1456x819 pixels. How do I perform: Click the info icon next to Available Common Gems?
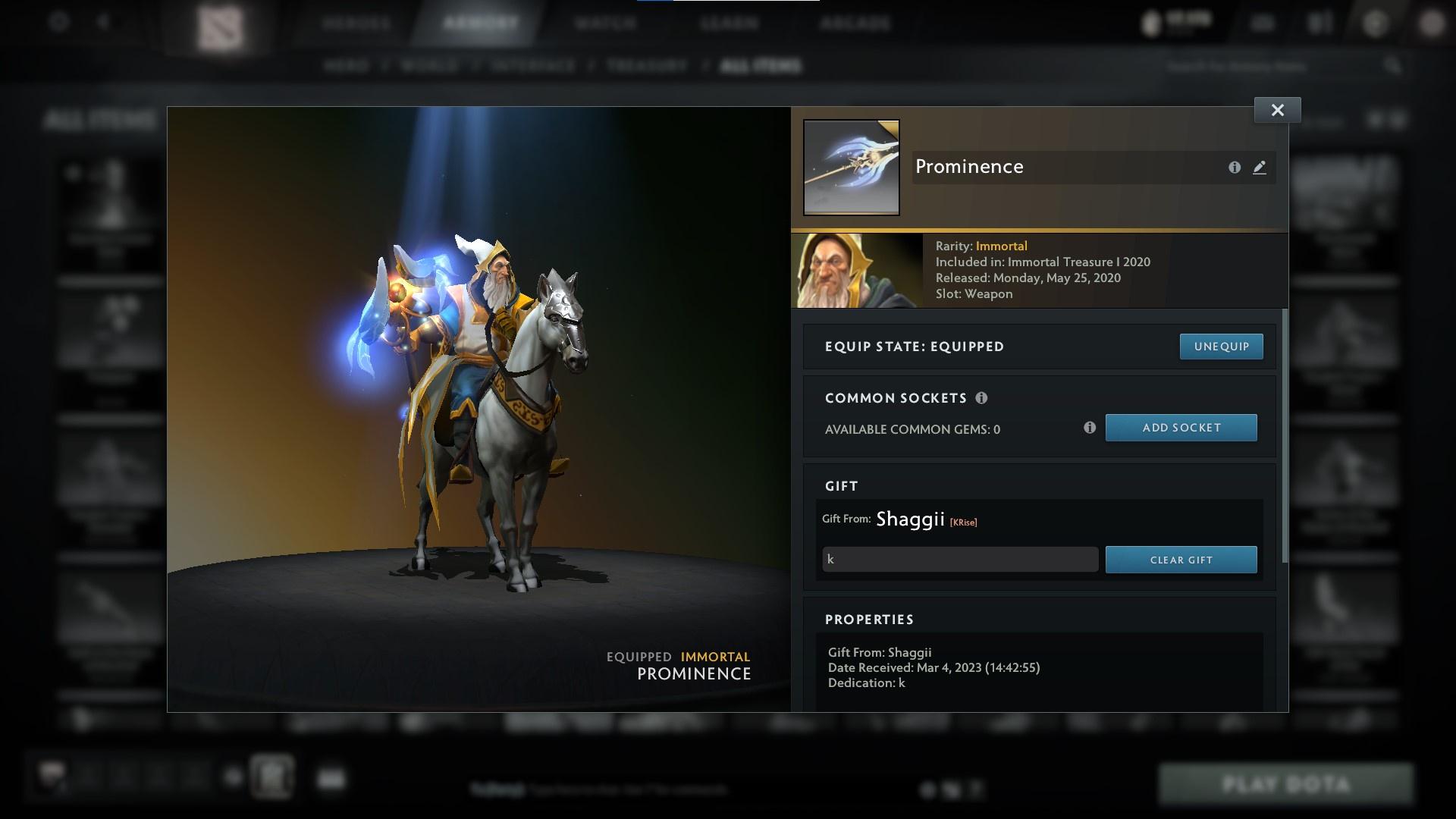click(1090, 428)
